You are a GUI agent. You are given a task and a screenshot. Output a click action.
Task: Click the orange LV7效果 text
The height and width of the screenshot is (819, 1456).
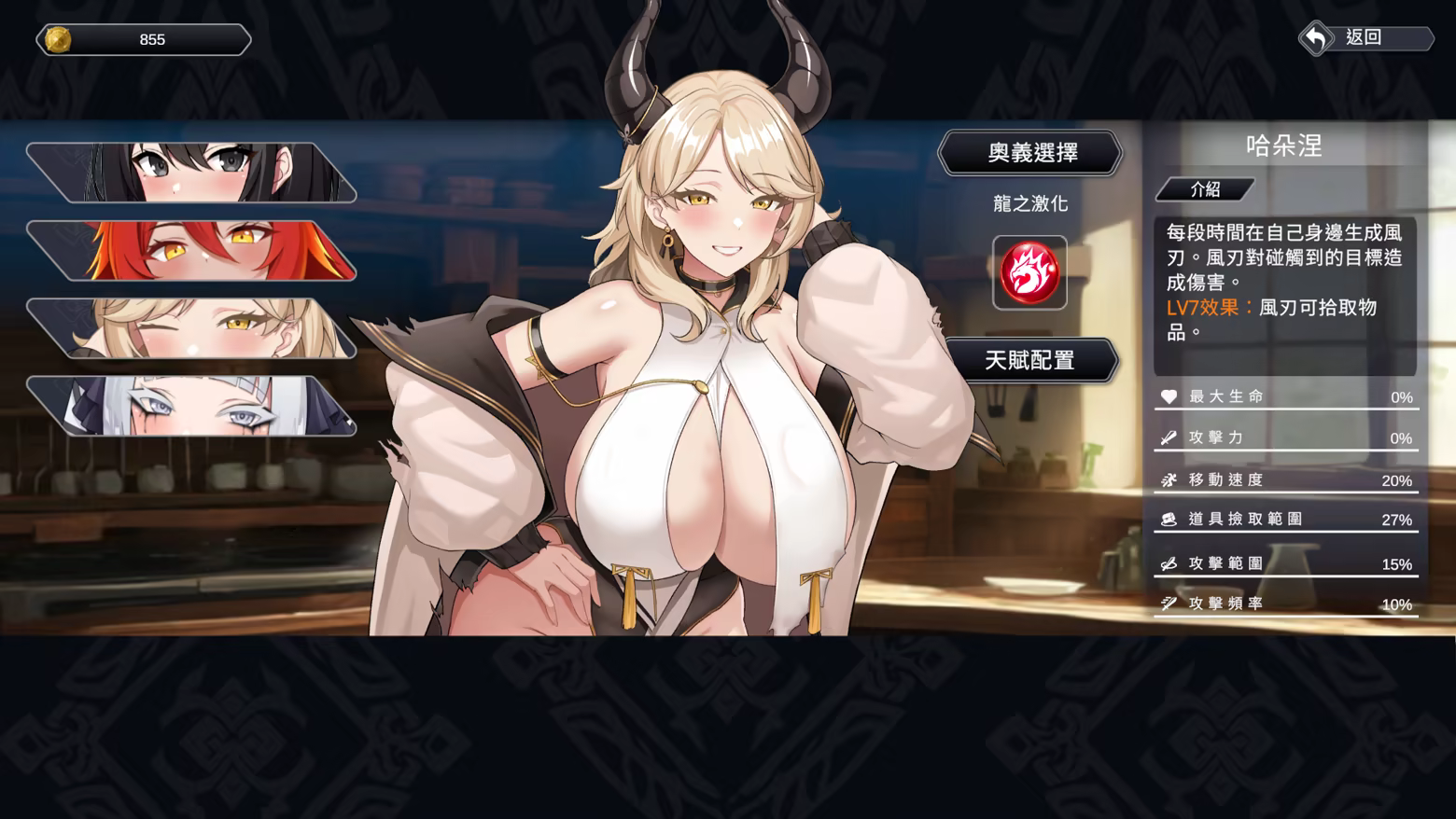coord(1199,307)
